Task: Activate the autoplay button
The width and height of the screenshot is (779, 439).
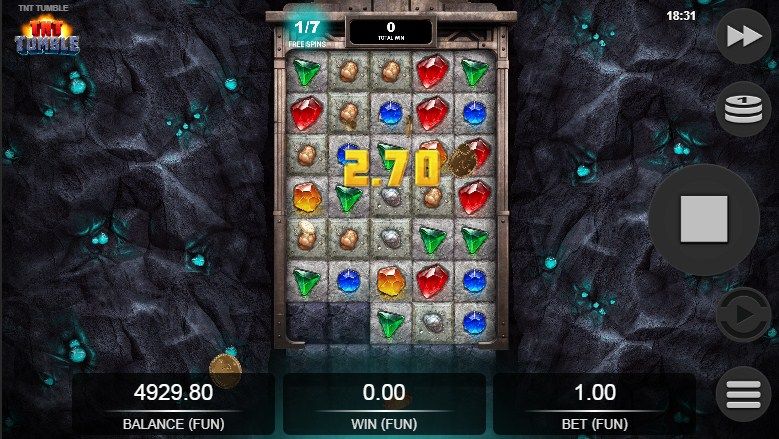Action: click(x=743, y=315)
